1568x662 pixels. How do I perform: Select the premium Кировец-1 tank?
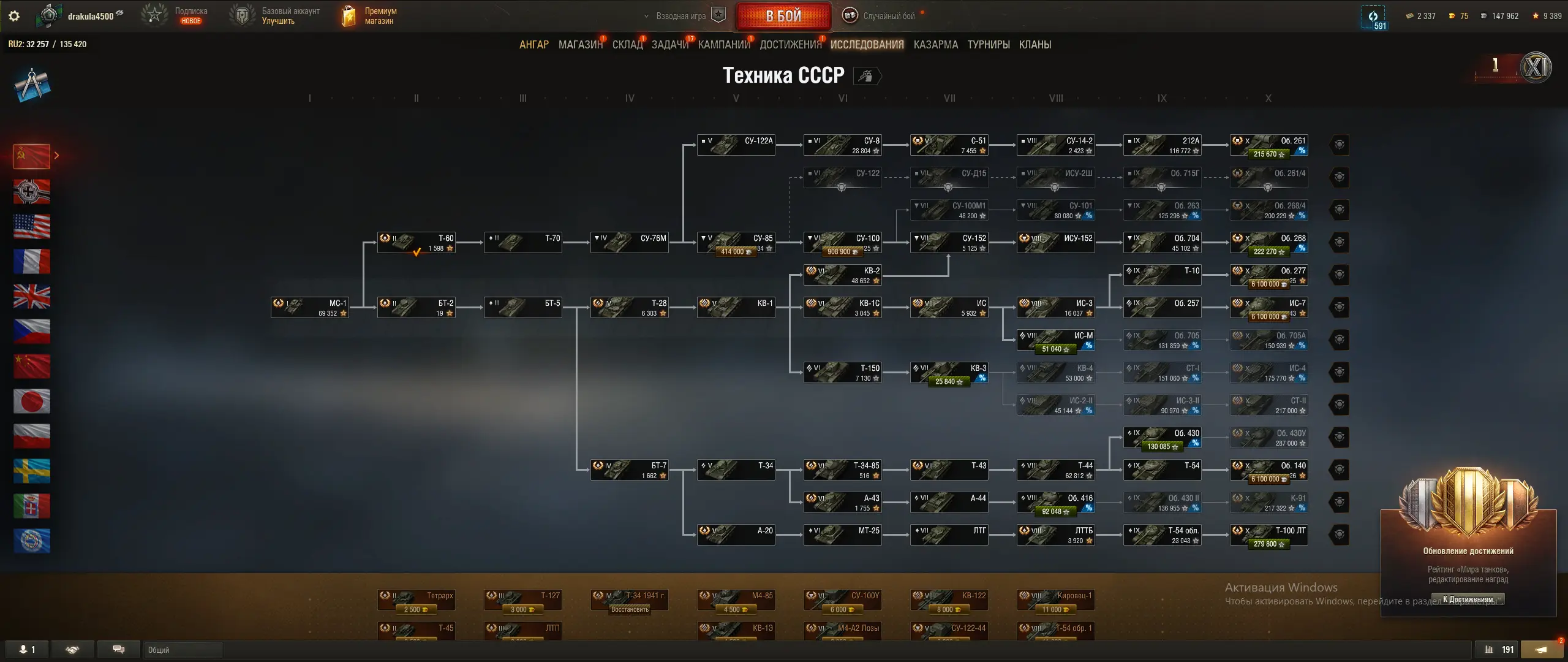click(x=1056, y=599)
